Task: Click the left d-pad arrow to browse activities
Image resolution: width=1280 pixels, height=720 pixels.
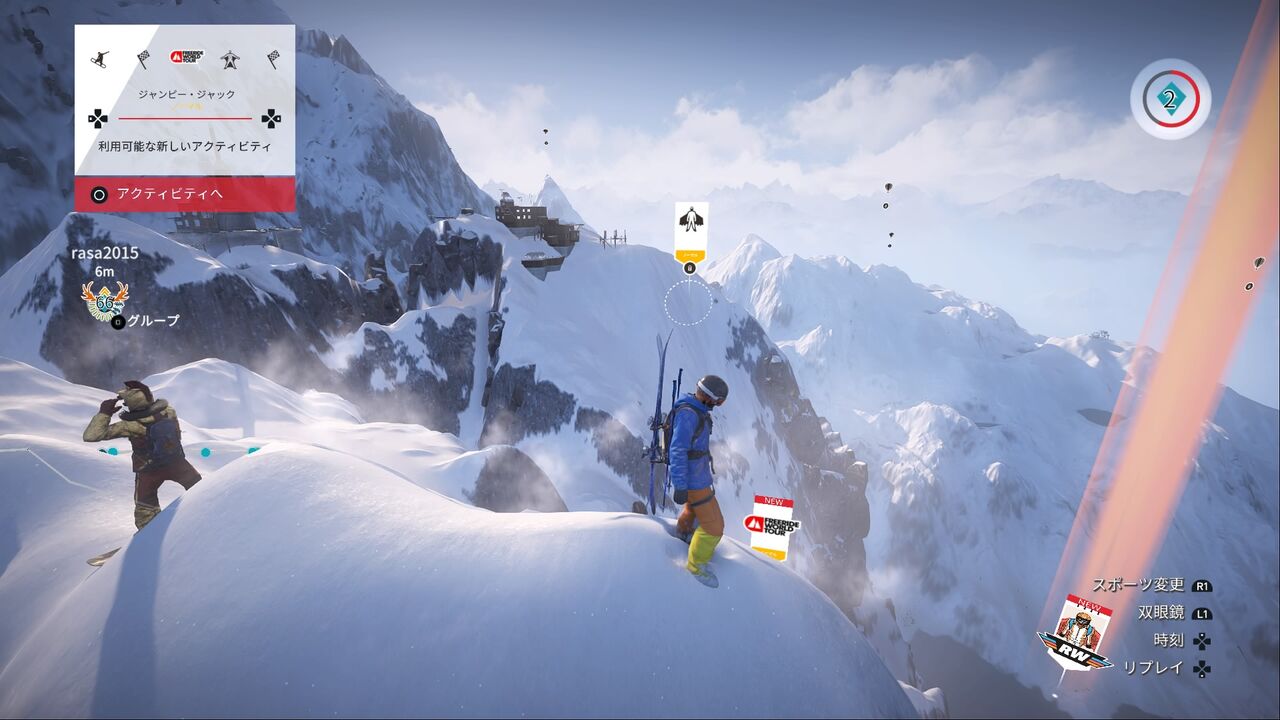Action: pos(97,119)
